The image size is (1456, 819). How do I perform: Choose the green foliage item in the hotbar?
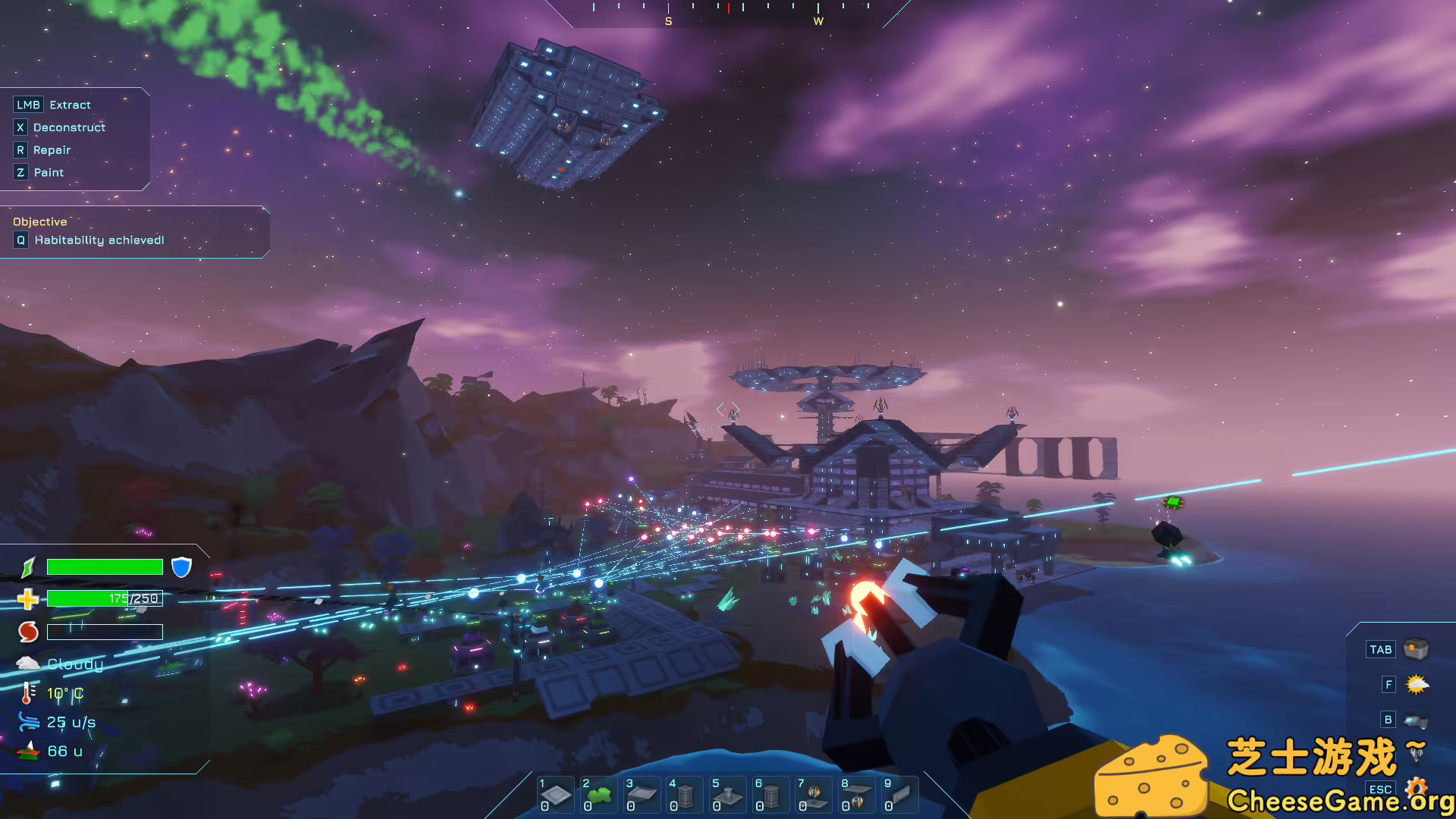(x=599, y=795)
